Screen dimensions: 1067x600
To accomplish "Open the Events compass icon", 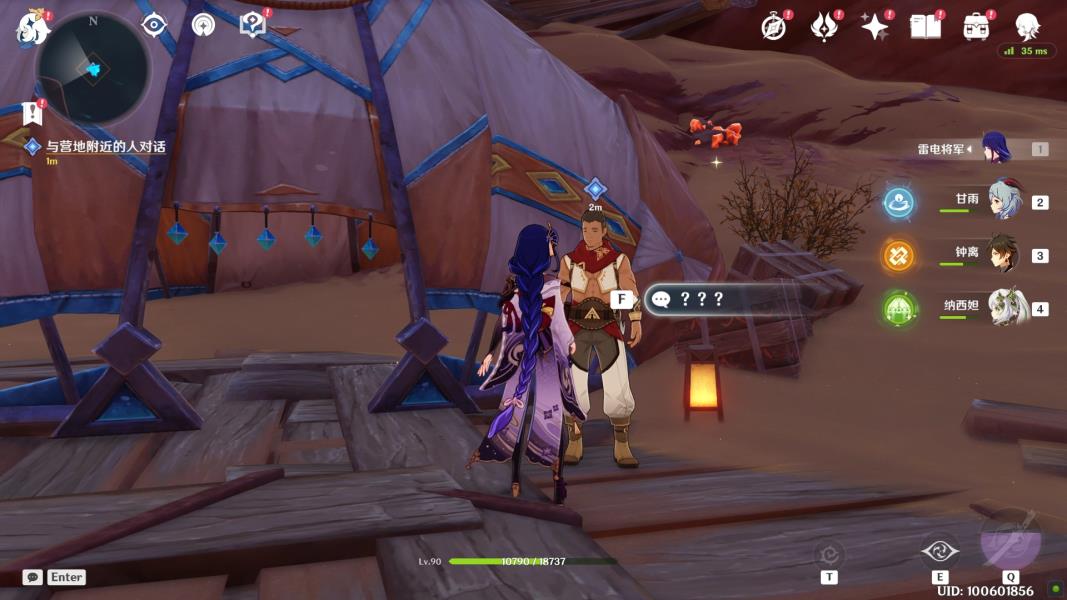I will [773, 27].
